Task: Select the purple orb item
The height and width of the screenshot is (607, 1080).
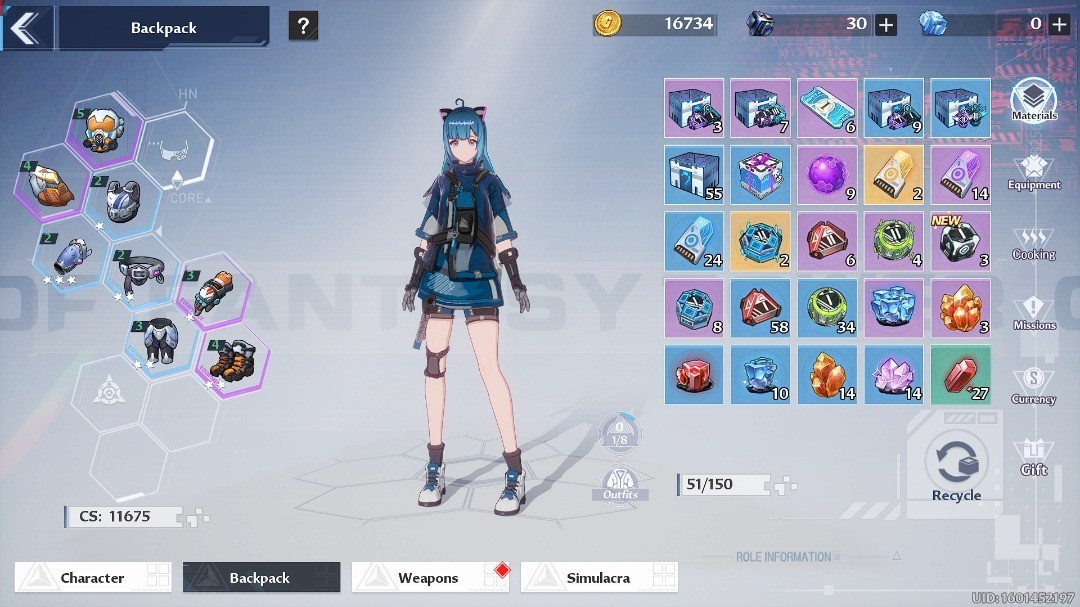Action: click(827, 175)
